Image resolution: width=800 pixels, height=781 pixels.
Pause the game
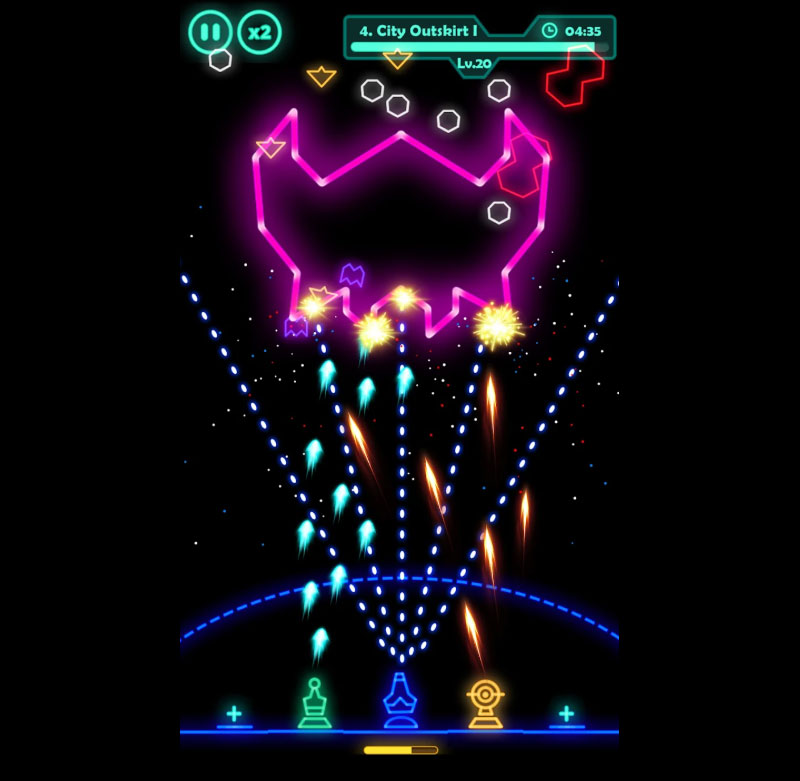[210, 32]
